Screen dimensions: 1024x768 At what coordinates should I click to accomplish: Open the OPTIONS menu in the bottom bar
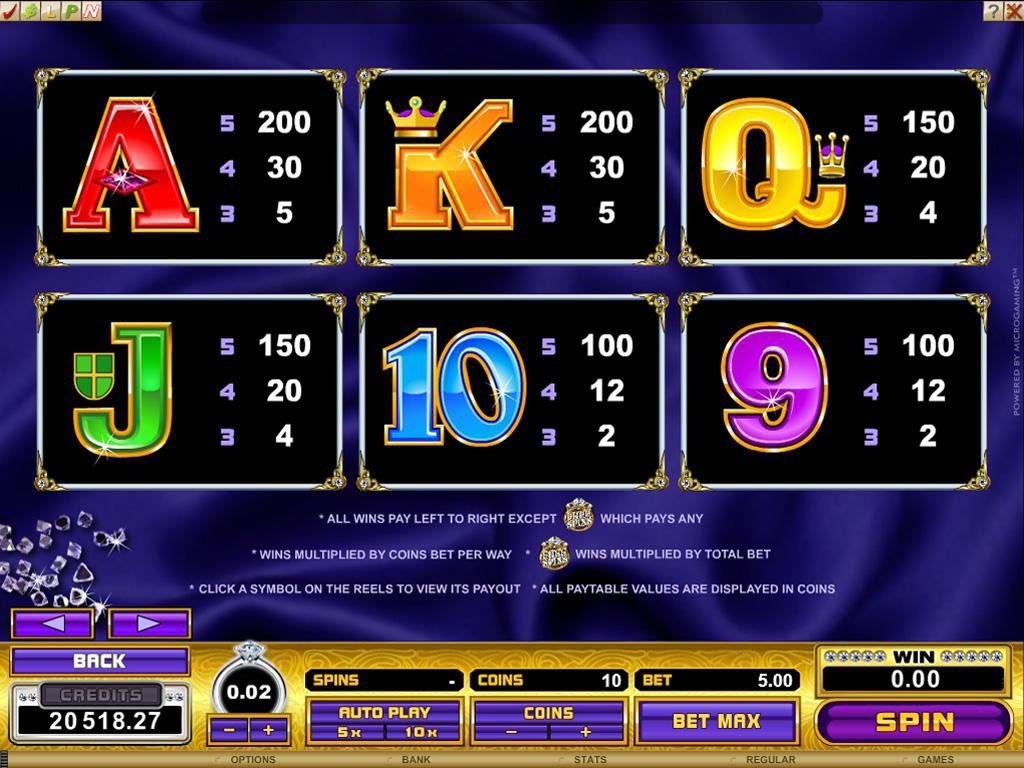[x=253, y=760]
